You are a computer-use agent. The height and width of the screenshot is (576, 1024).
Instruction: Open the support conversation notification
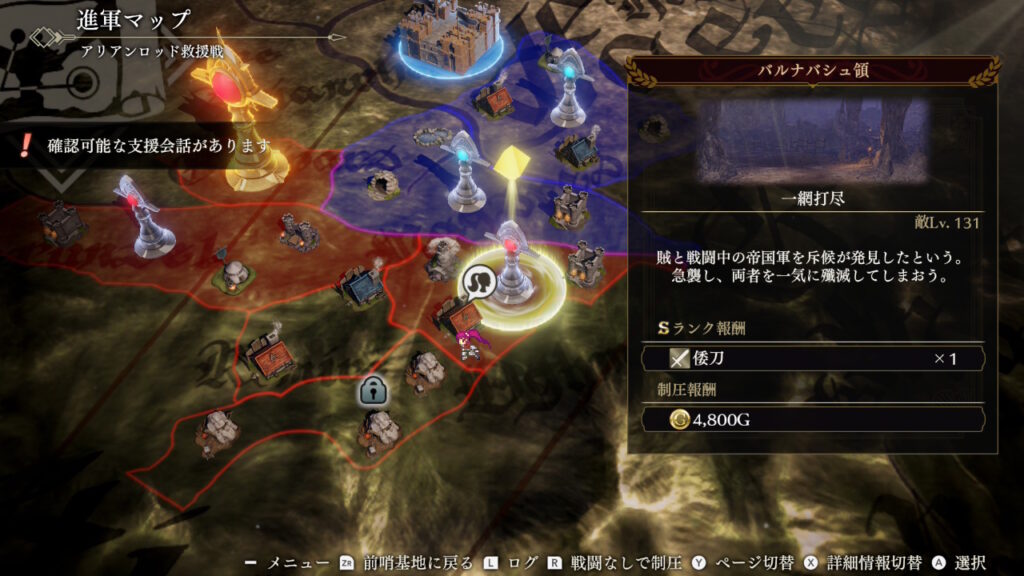(x=148, y=146)
